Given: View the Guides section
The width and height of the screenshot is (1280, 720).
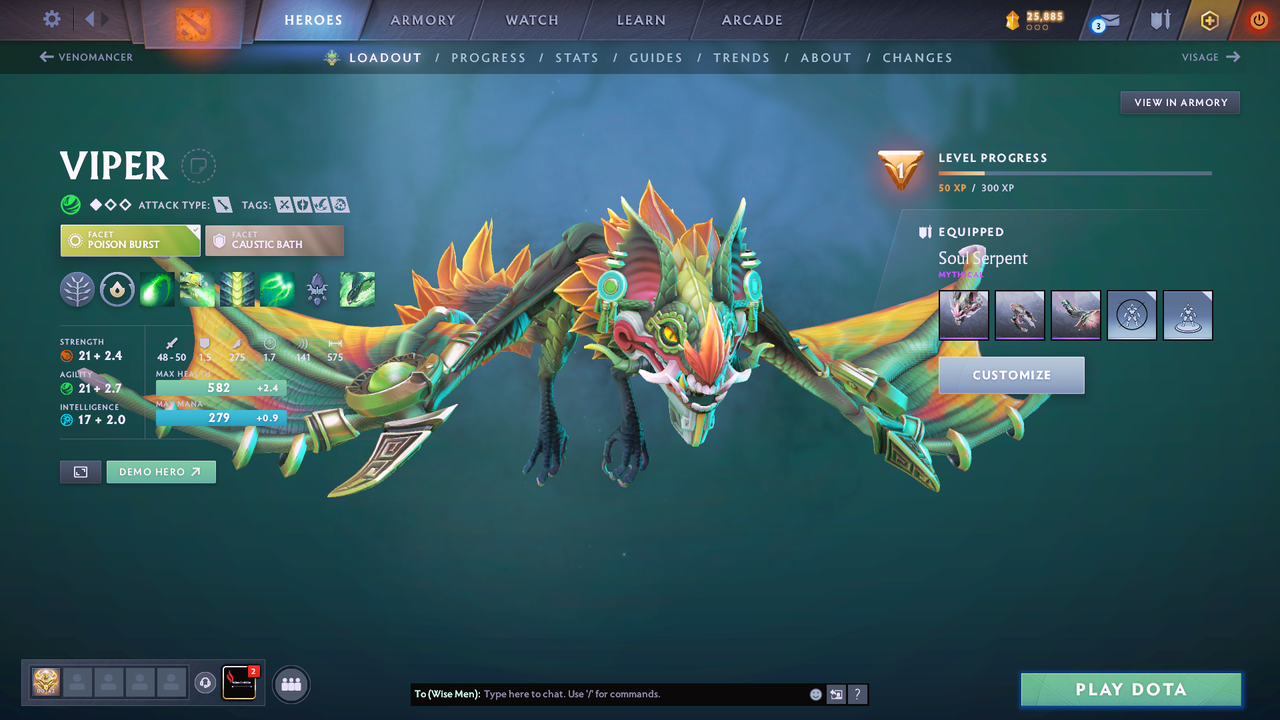Looking at the screenshot, I should [656, 58].
